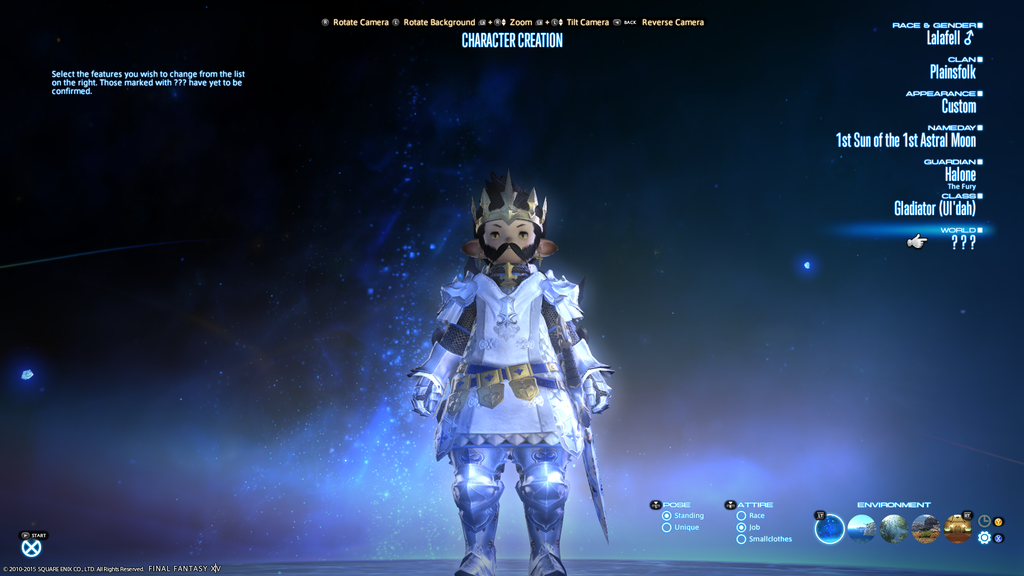Choose the Guardian entry showing Halone

[x=960, y=174]
